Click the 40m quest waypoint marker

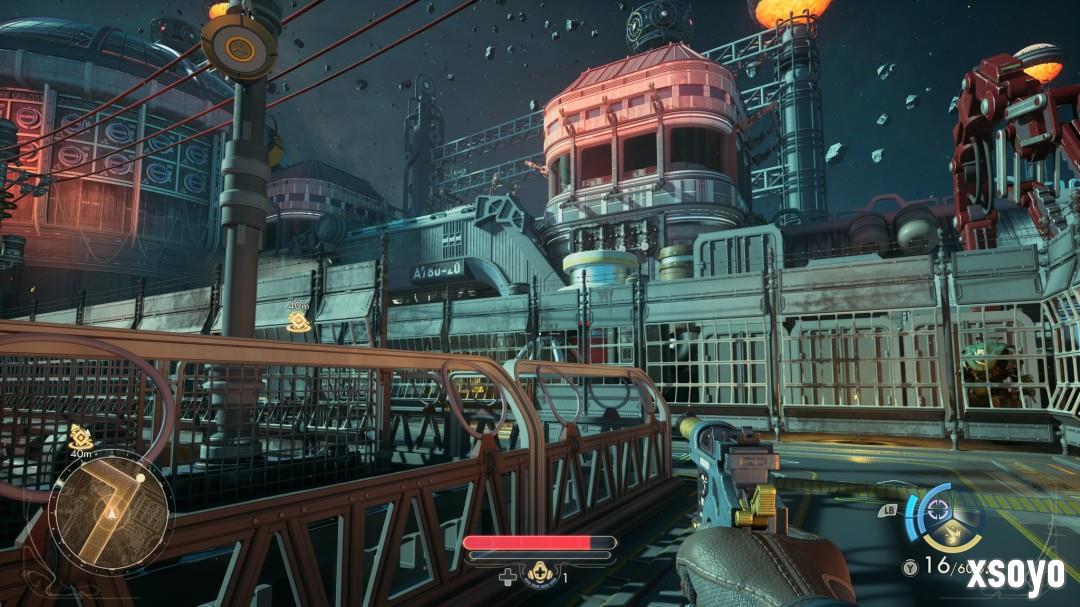click(x=297, y=321)
